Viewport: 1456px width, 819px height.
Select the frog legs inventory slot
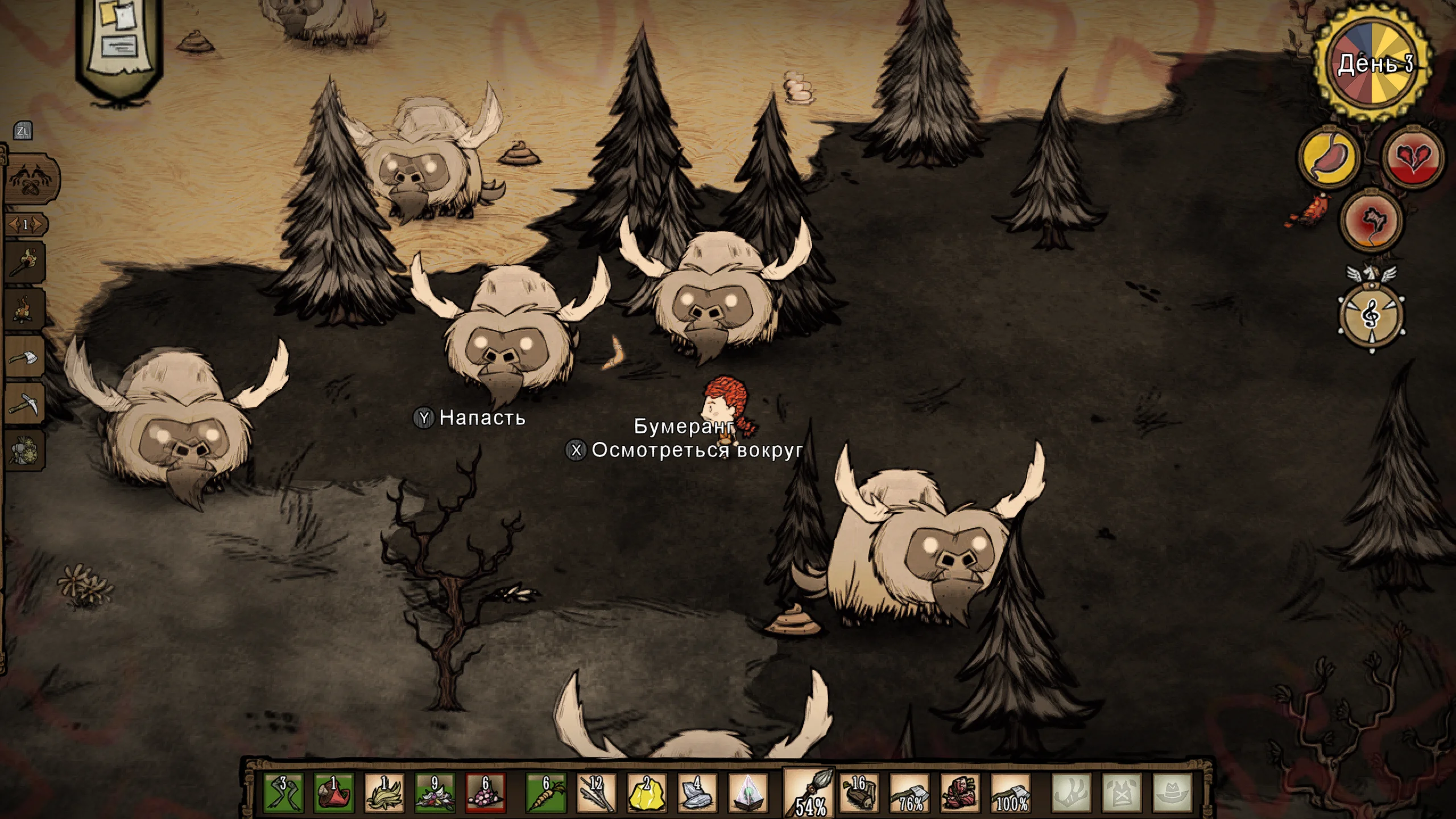(284, 792)
